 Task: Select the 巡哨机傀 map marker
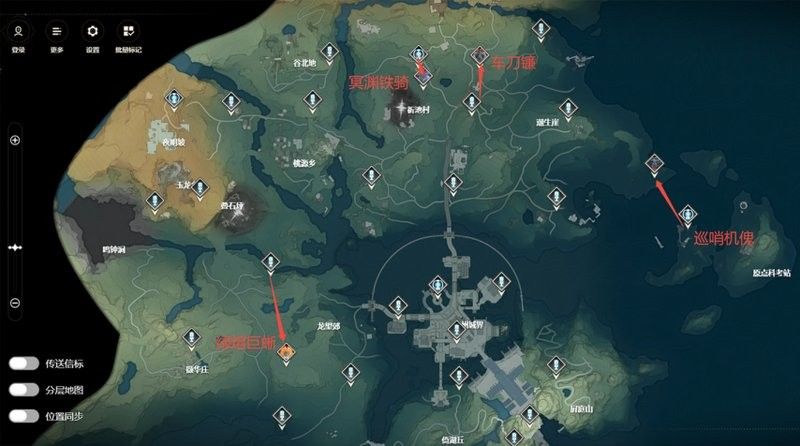654,161
